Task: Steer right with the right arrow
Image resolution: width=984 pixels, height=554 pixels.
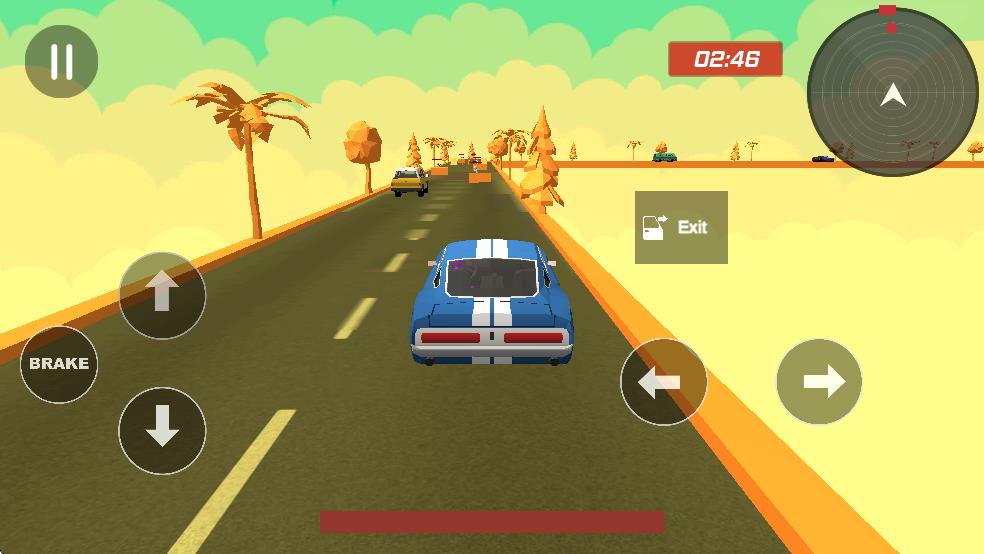Action: pos(819,382)
